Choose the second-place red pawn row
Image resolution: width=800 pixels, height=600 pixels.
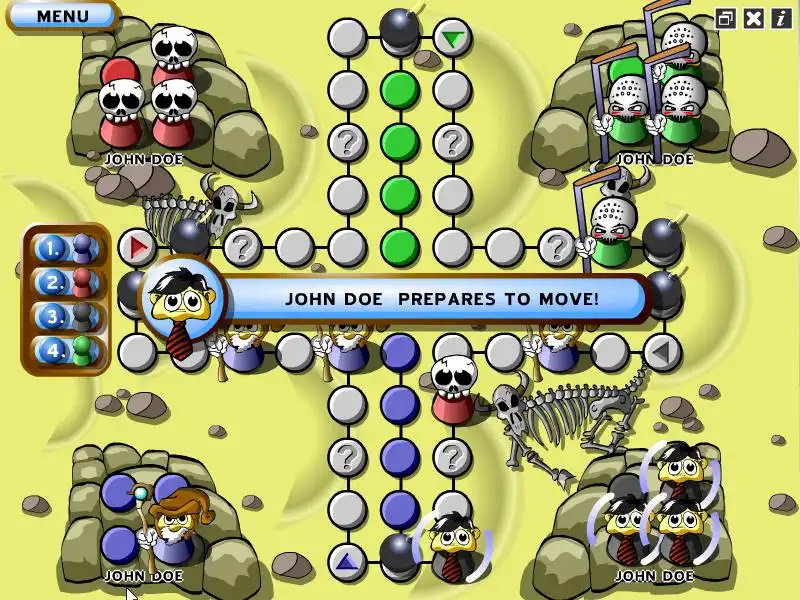66,282
